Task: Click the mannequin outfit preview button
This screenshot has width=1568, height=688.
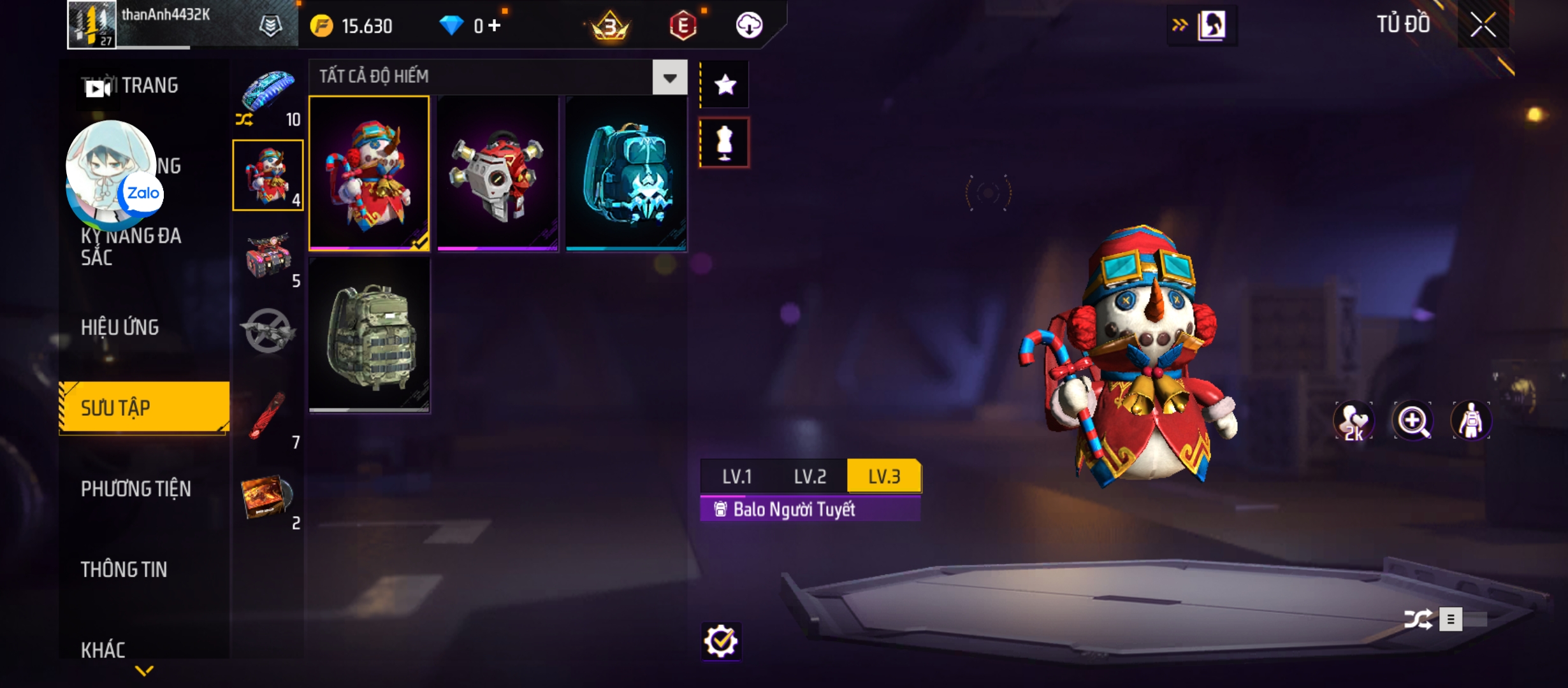Action: point(725,143)
